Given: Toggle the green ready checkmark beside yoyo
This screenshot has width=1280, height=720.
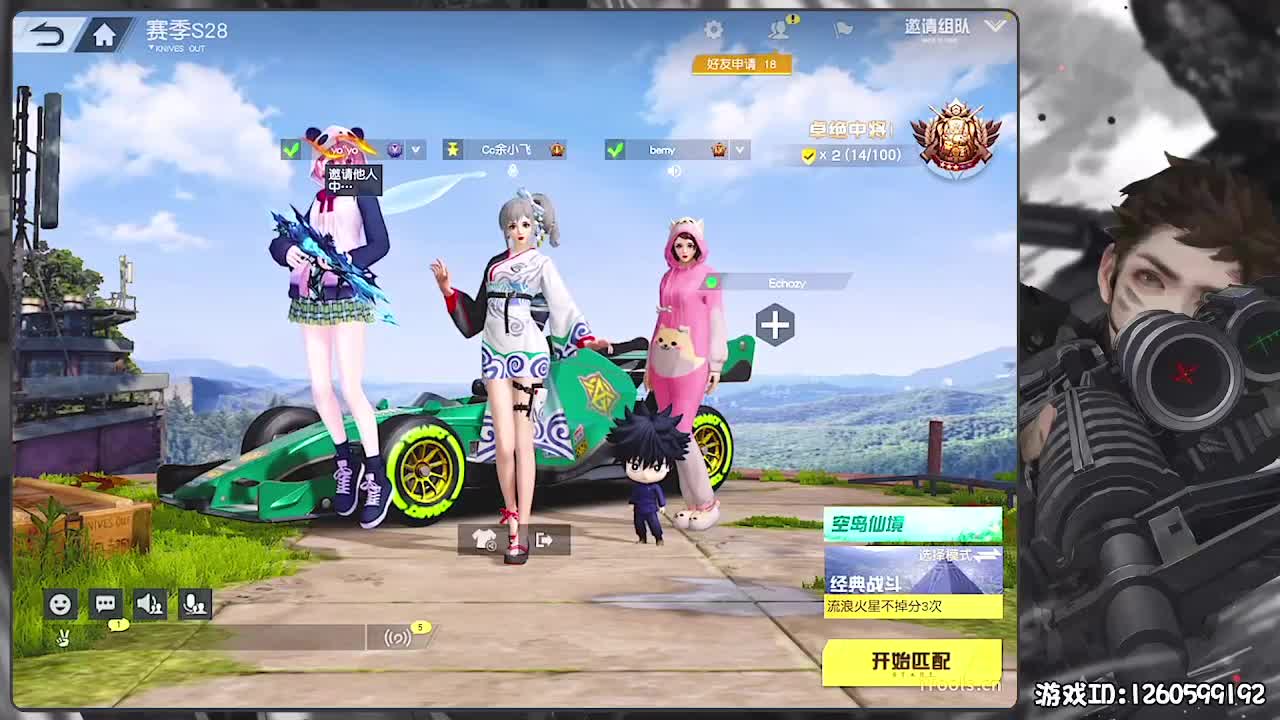Looking at the screenshot, I should click(x=293, y=150).
